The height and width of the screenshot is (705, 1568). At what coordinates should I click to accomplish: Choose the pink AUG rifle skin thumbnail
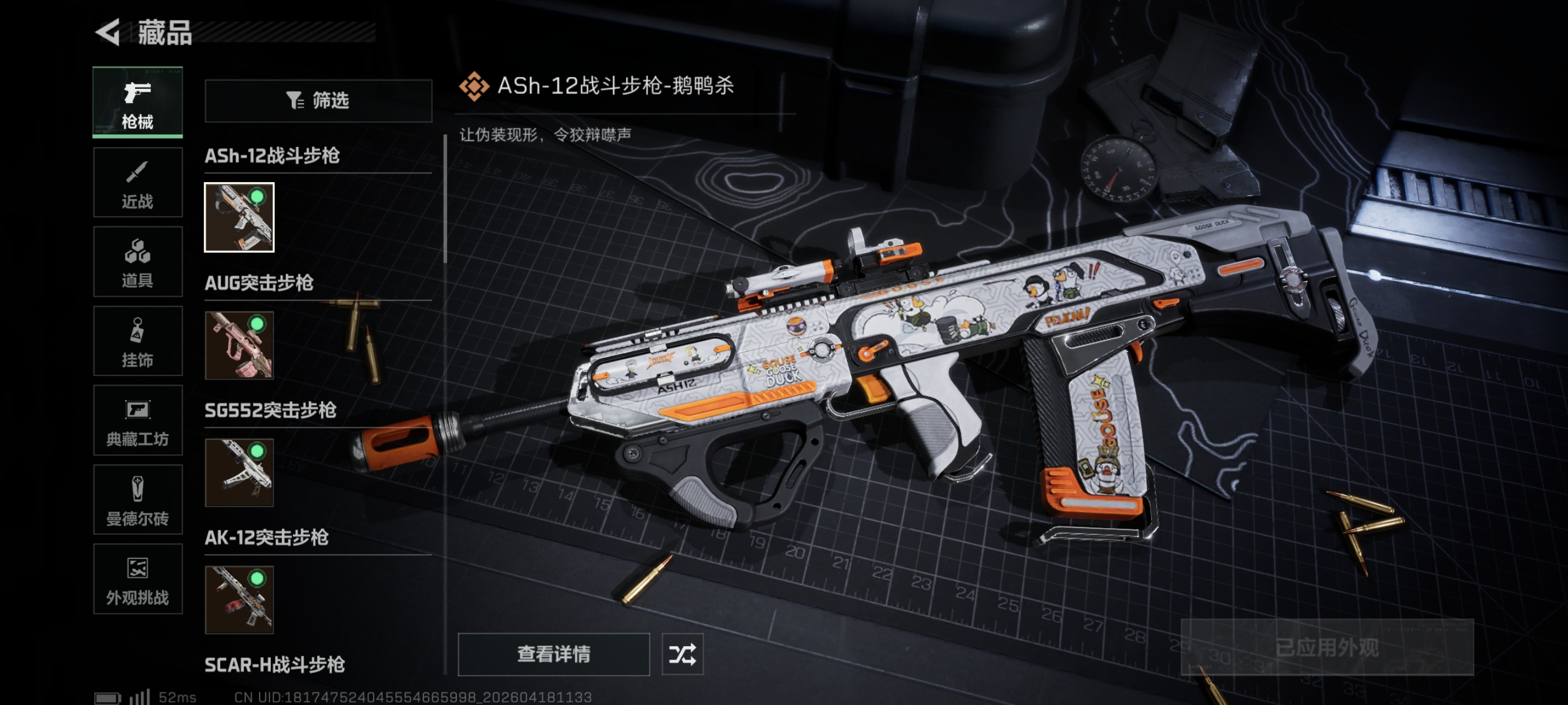239,345
